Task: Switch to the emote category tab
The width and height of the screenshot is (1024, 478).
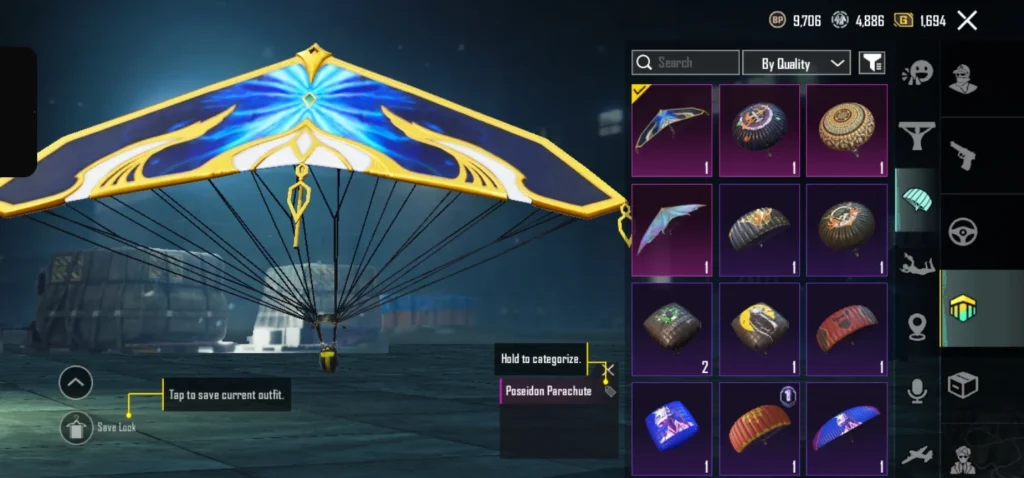Action: click(916, 73)
